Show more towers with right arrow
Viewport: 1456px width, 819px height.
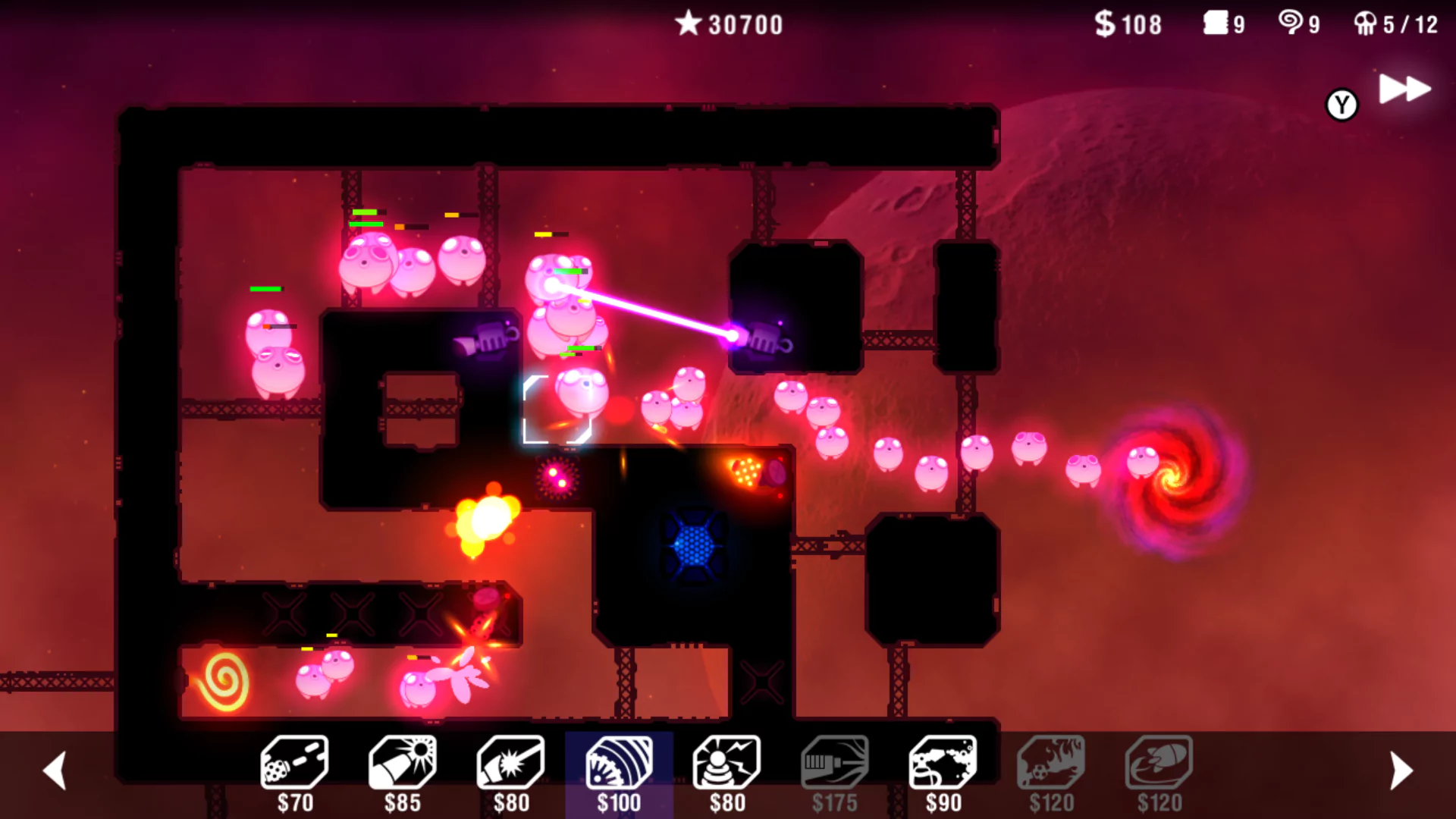coord(1401,770)
